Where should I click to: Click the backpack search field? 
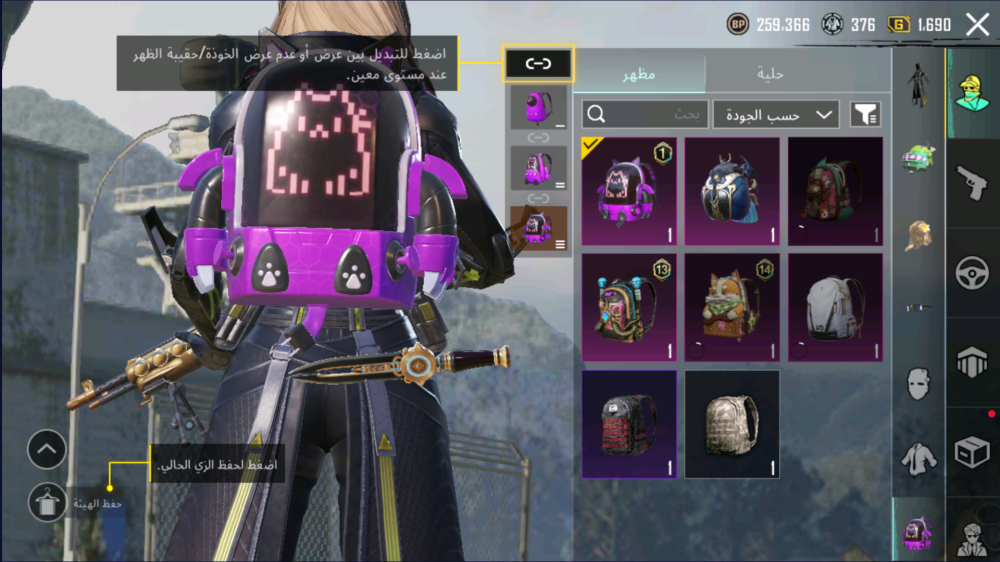tap(645, 115)
